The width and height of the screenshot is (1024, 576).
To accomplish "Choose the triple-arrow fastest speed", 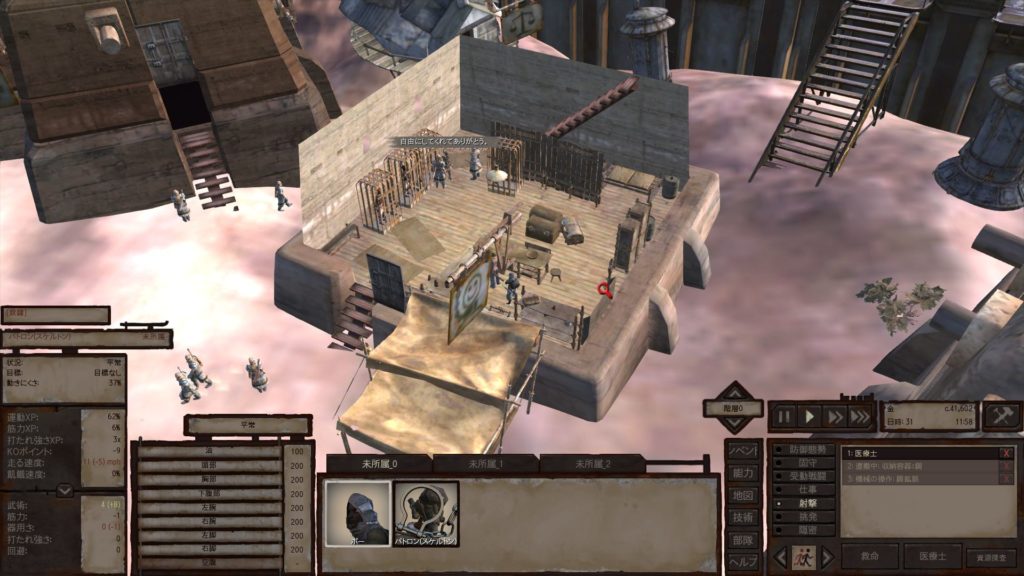I will [x=859, y=416].
